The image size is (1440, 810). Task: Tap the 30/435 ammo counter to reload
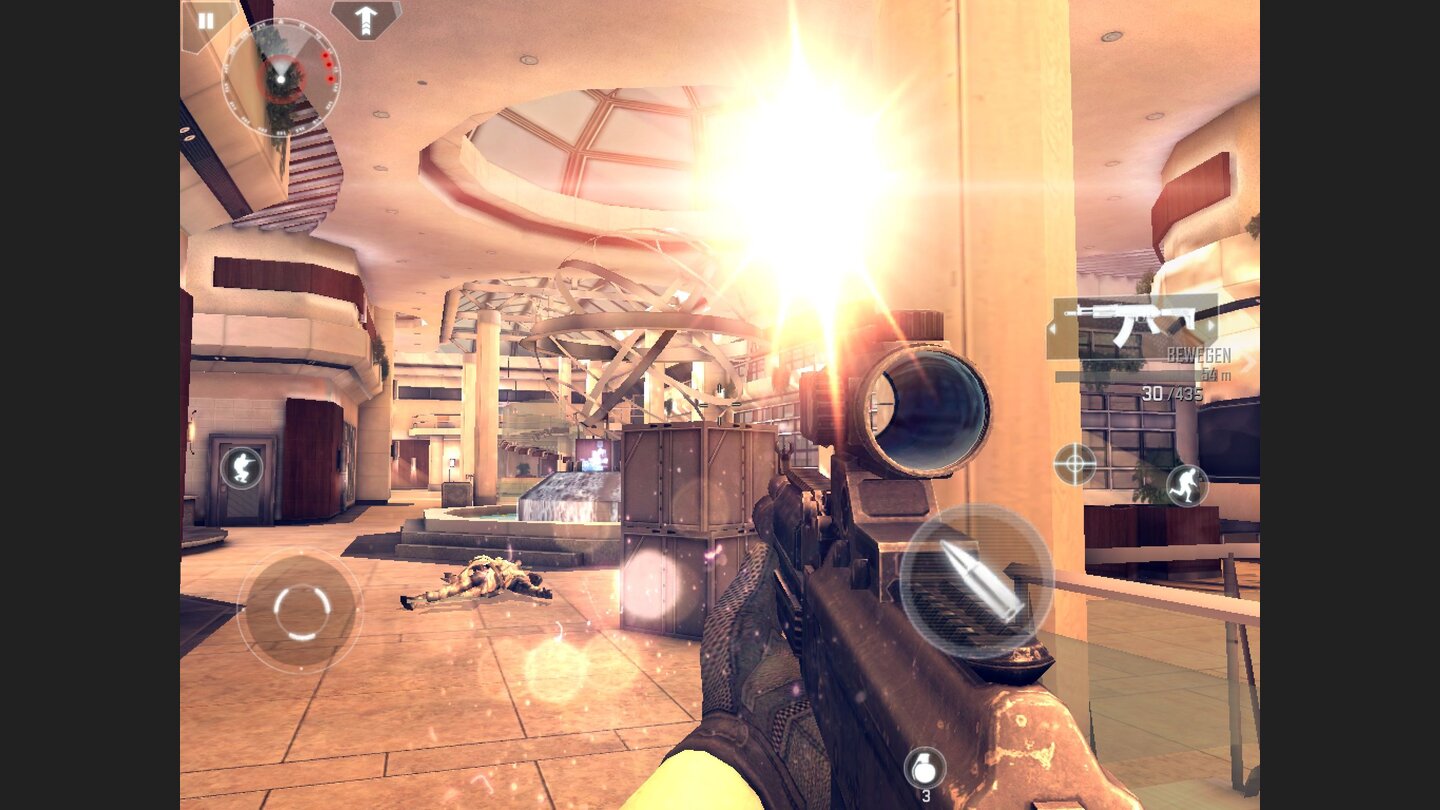(x=1172, y=394)
